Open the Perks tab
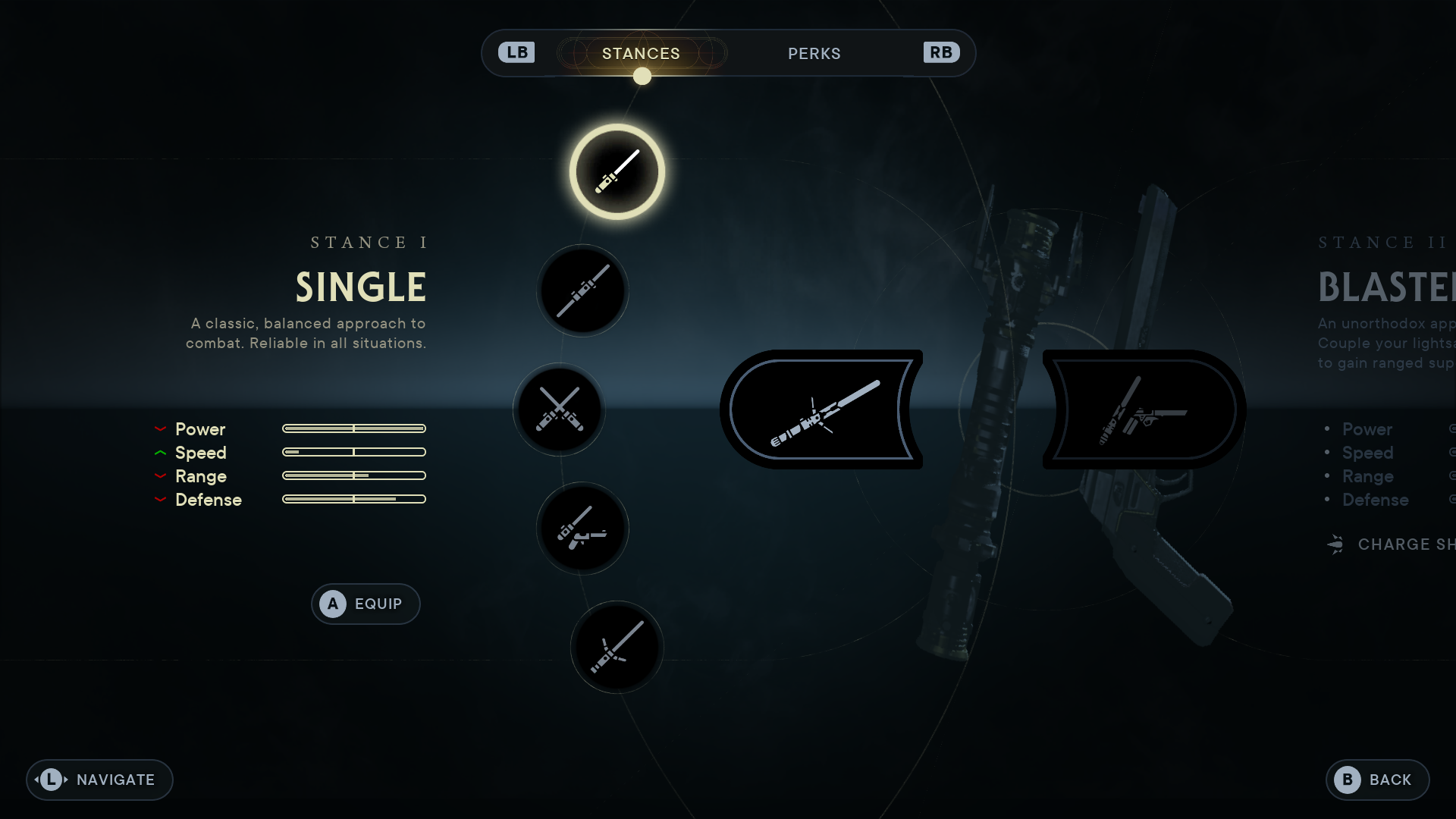1456x819 pixels. pyautogui.click(x=814, y=54)
